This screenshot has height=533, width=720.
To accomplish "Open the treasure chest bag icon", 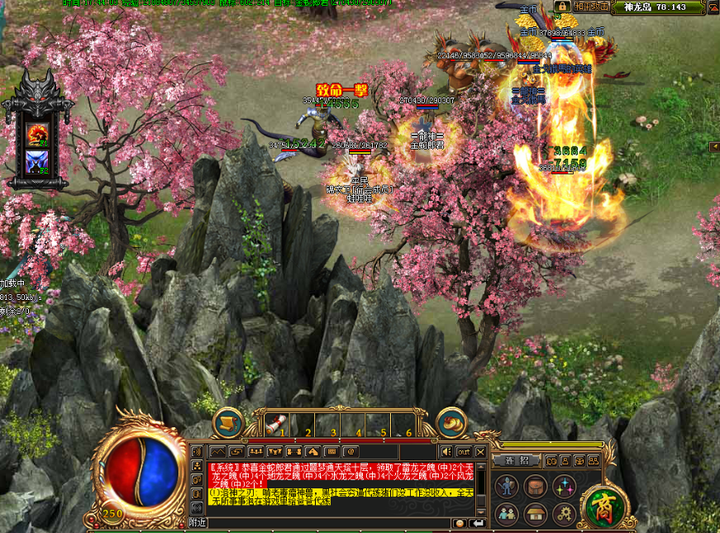I will click(537, 486).
